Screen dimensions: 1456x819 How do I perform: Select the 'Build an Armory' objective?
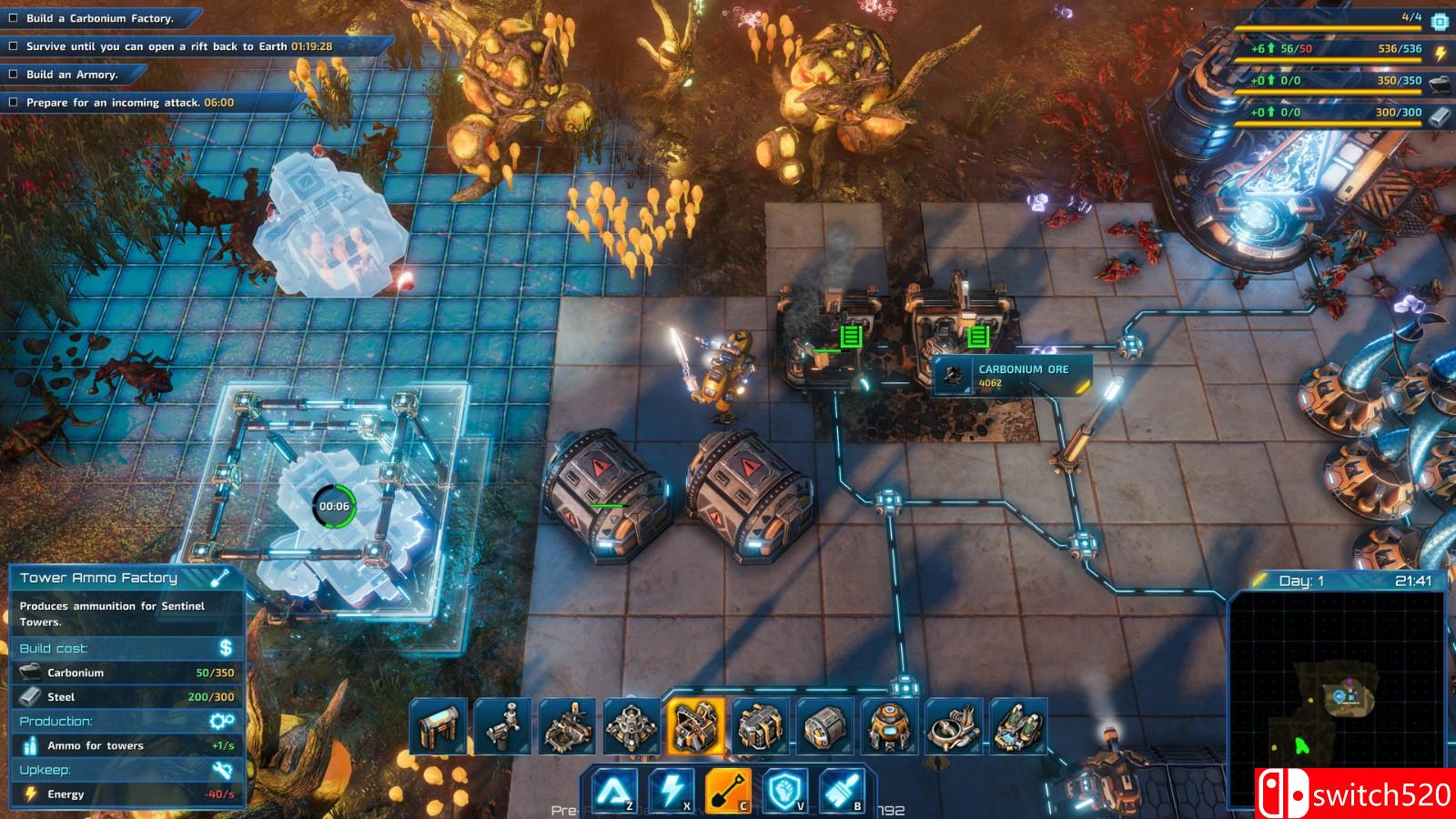pos(72,75)
